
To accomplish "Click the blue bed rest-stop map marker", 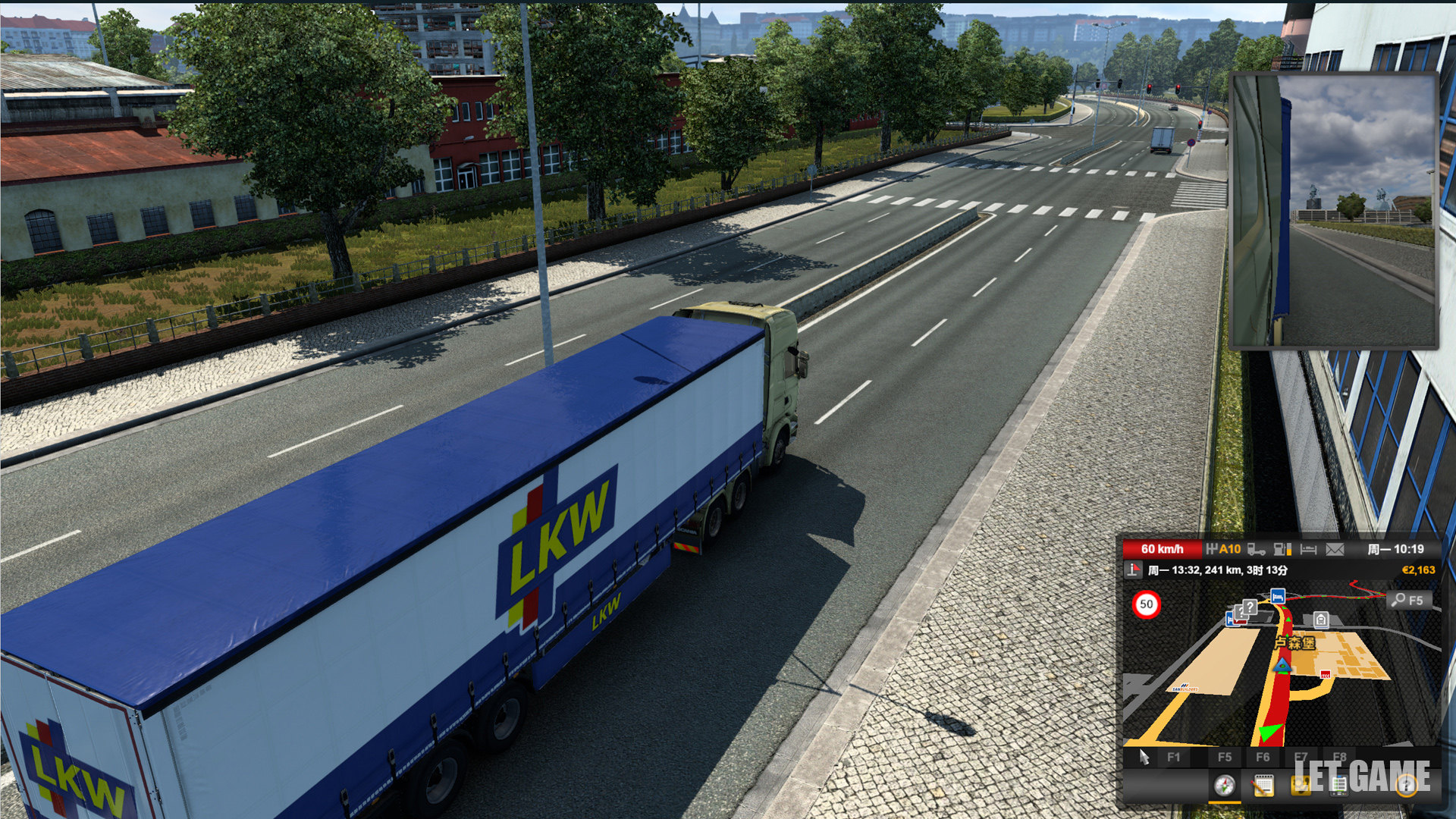I will (1278, 596).
